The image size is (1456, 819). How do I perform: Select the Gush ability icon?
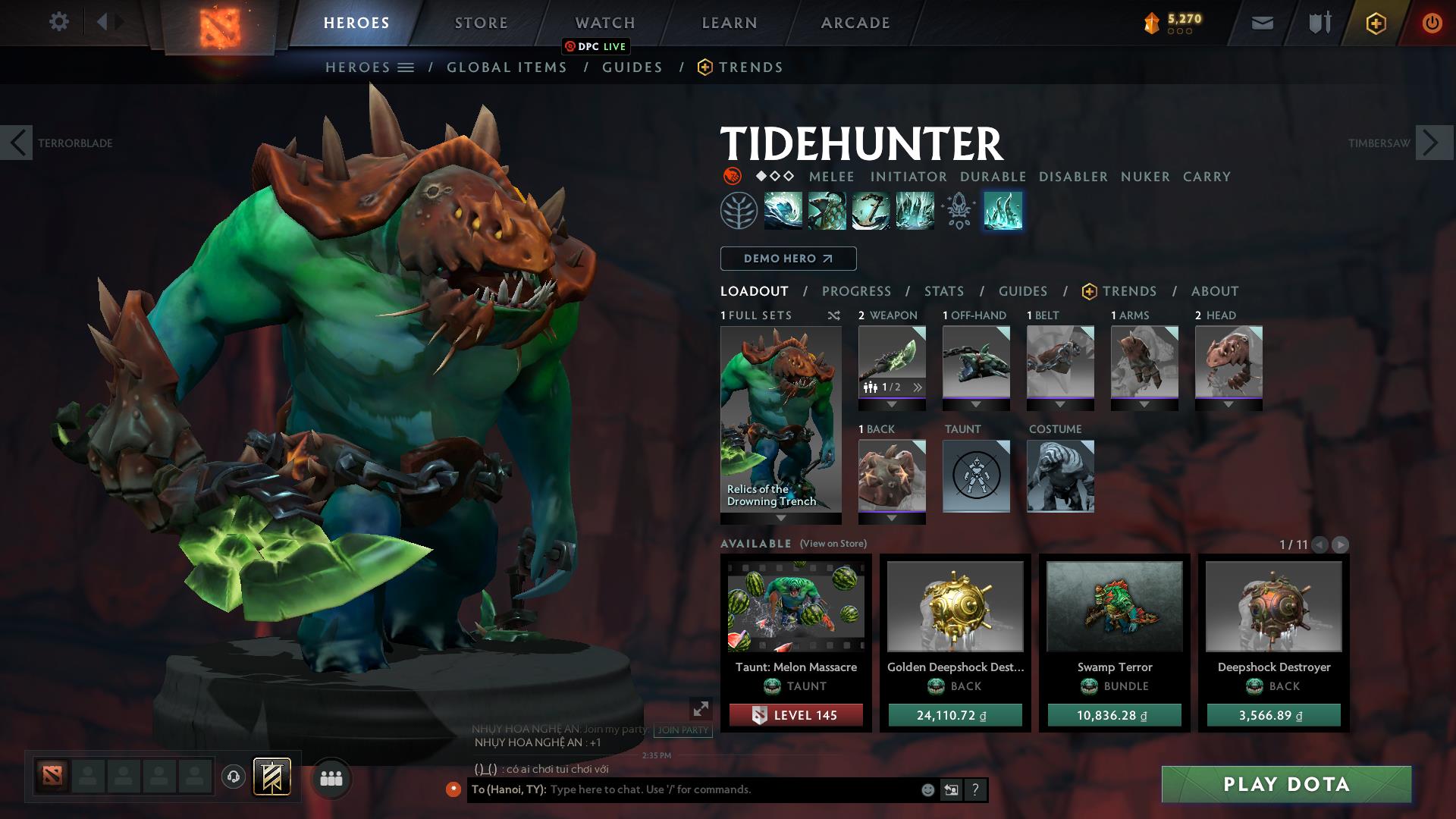pyautogui.click(x=780, y=211)
